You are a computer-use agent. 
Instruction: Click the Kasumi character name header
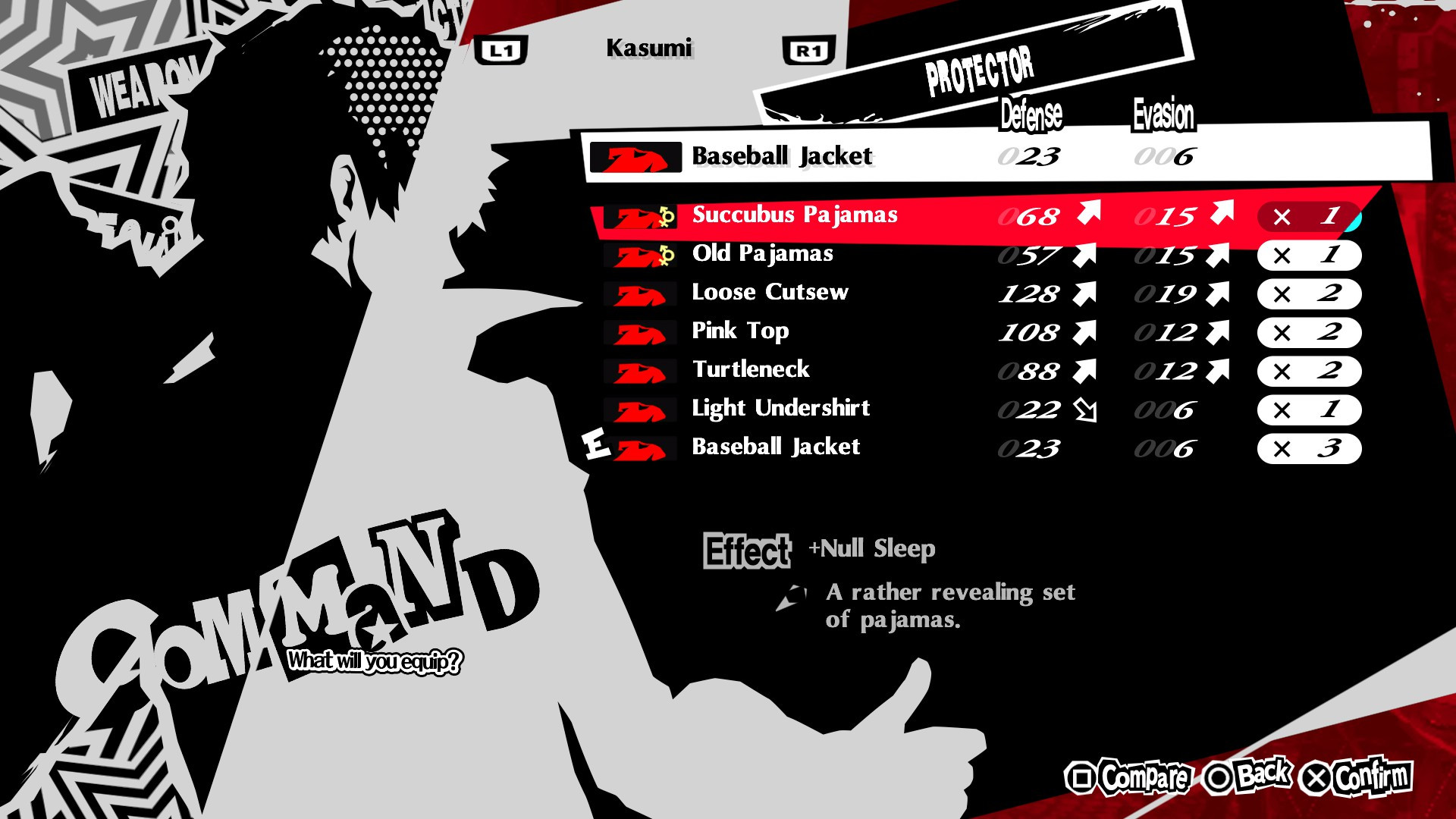(652, 48)
